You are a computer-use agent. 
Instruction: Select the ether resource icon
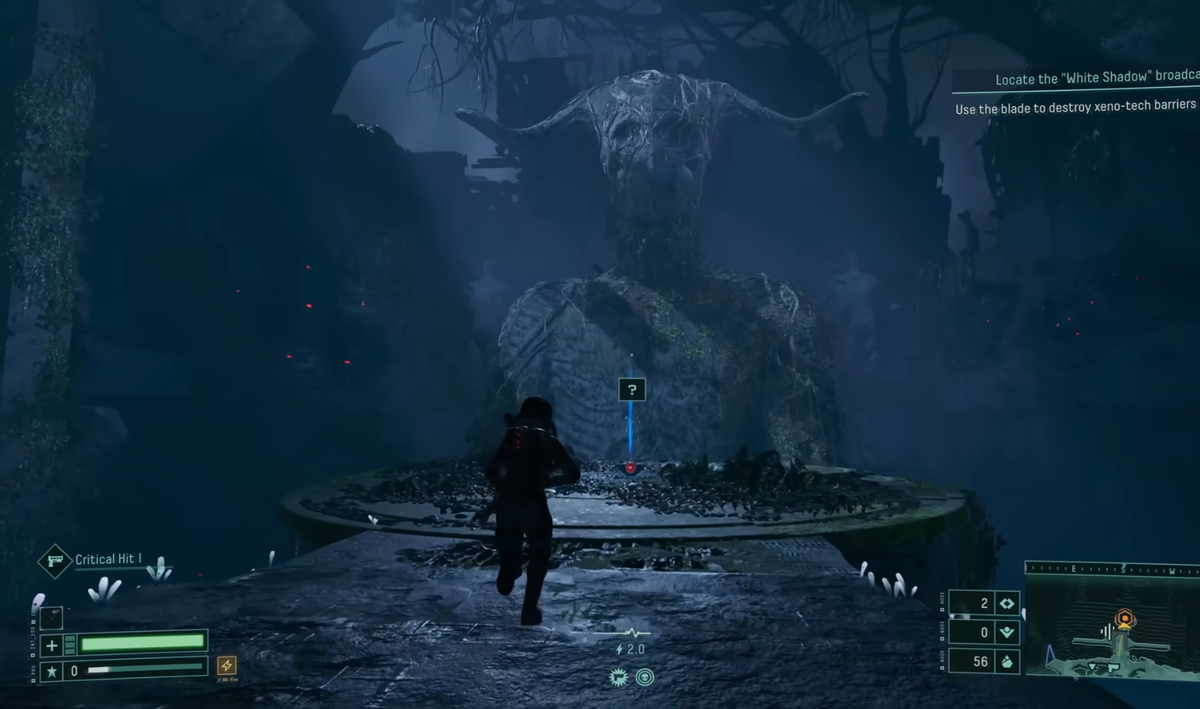coord(1007,631)
